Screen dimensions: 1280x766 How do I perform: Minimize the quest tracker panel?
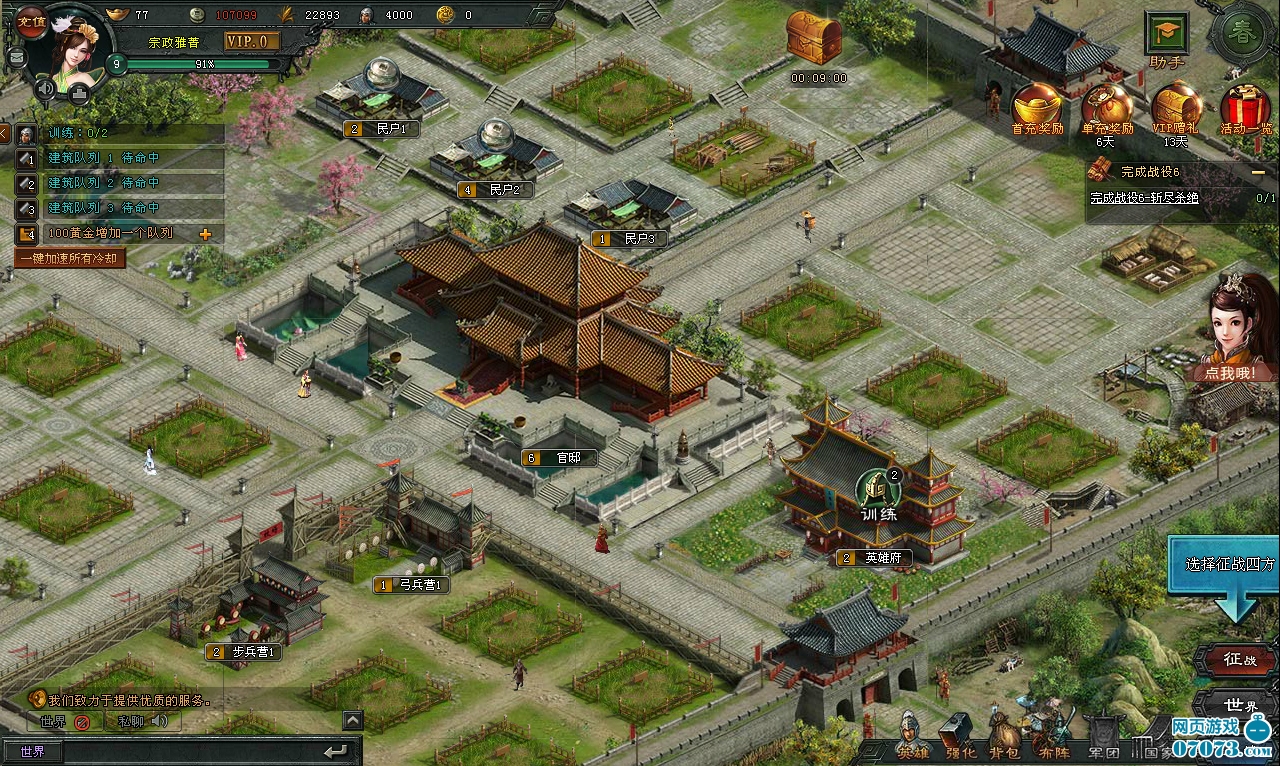click(x=1257, y=172)
